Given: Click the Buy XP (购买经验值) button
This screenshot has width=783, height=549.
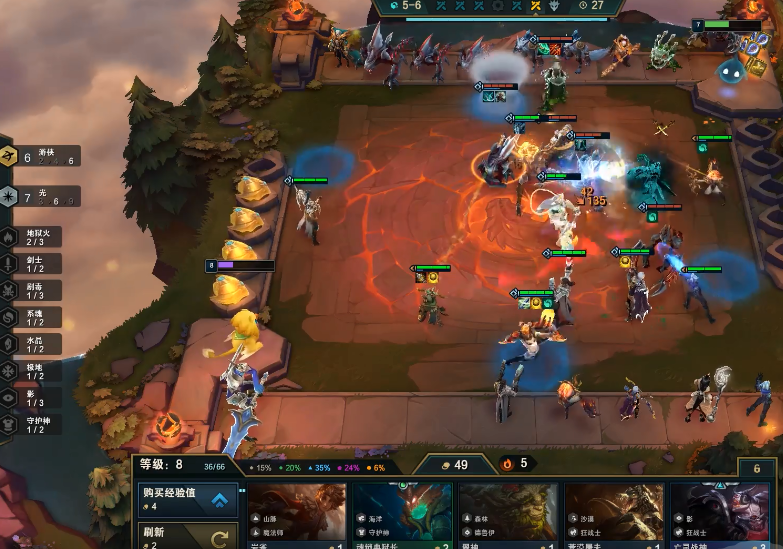Looking at the screenshot, I should [x=188, y=498].
